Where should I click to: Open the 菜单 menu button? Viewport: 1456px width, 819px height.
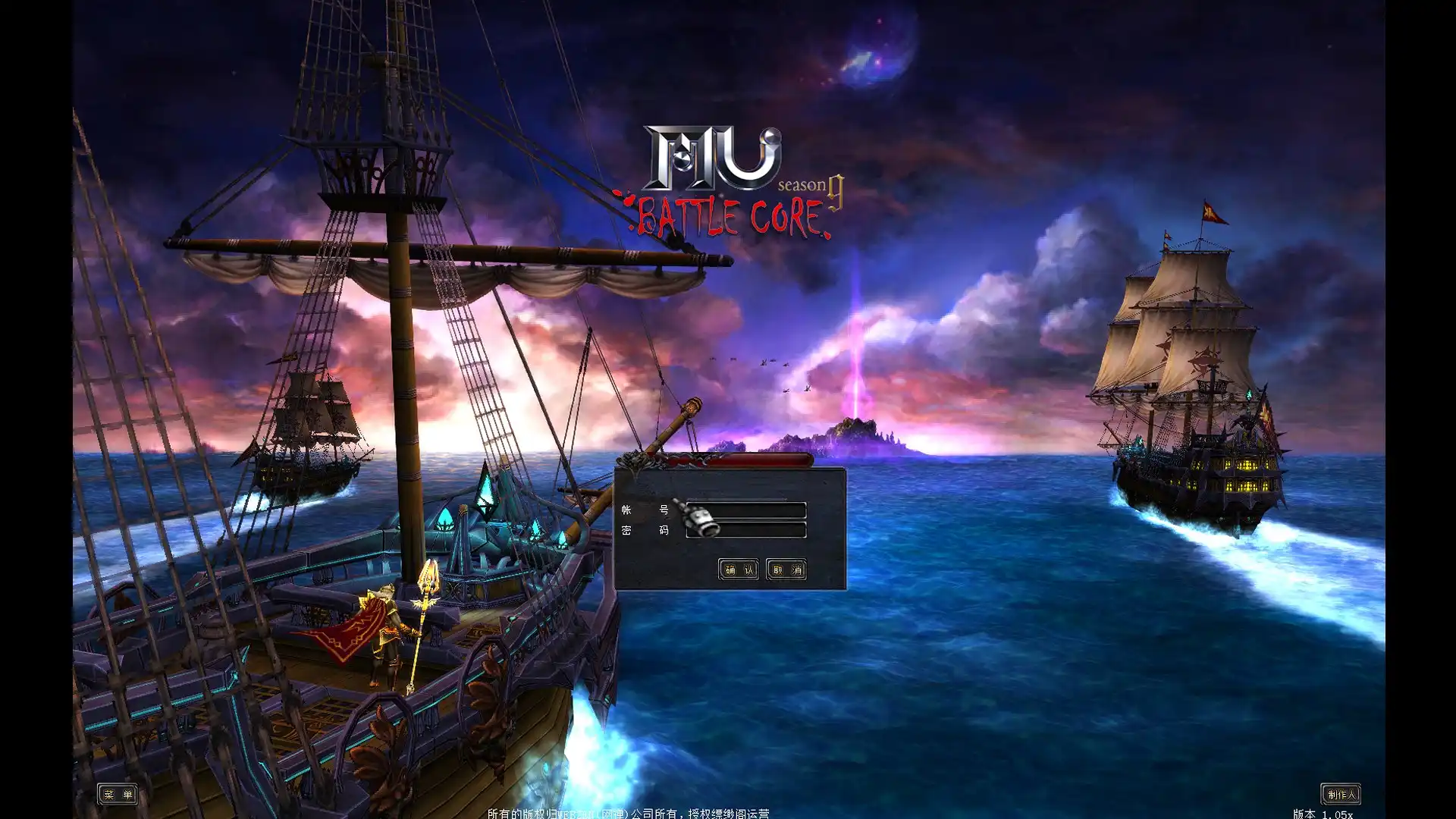[118, 794]
